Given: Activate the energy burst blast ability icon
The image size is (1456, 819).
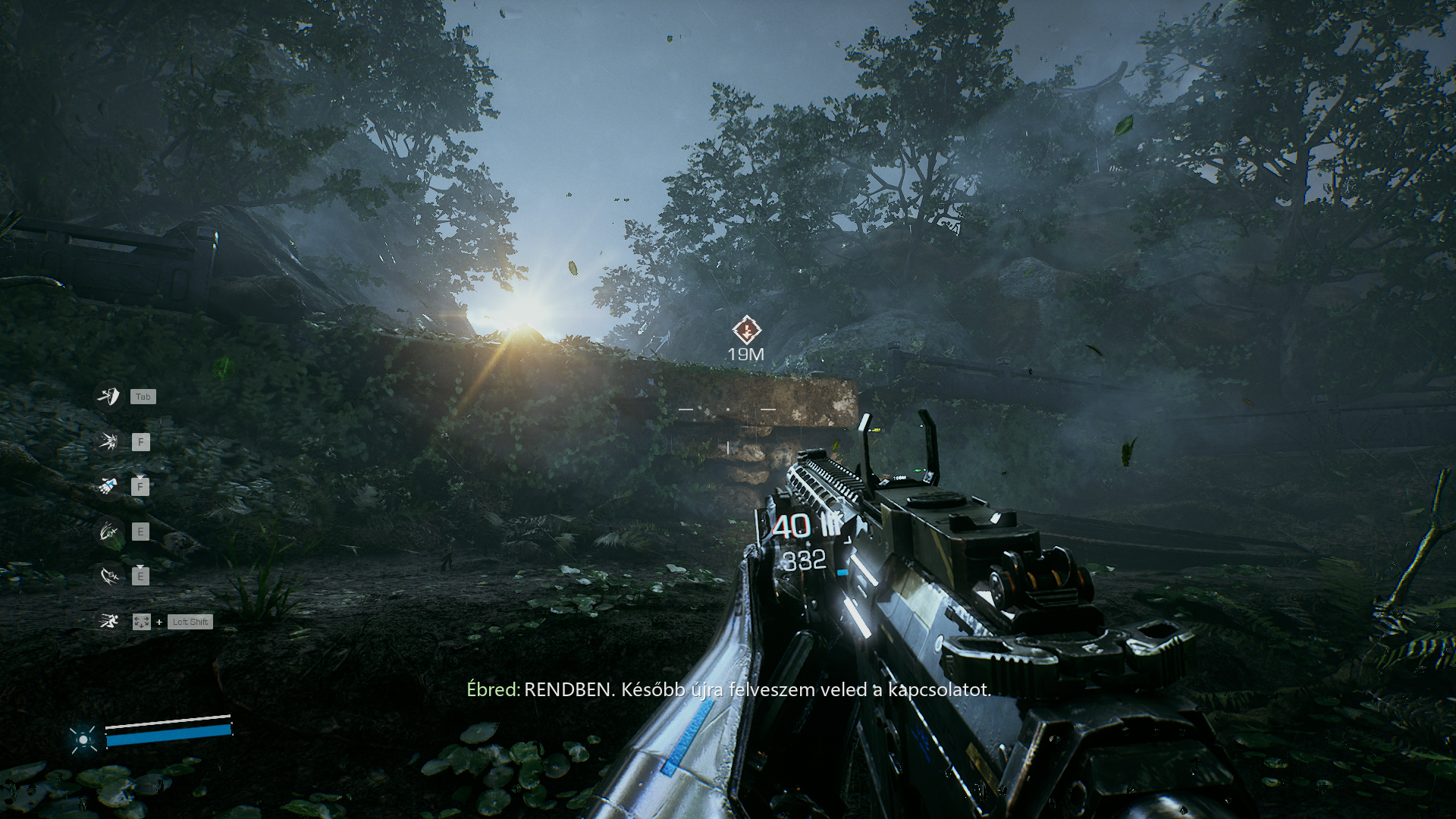Looking at the screenshot, I should 109,441.
